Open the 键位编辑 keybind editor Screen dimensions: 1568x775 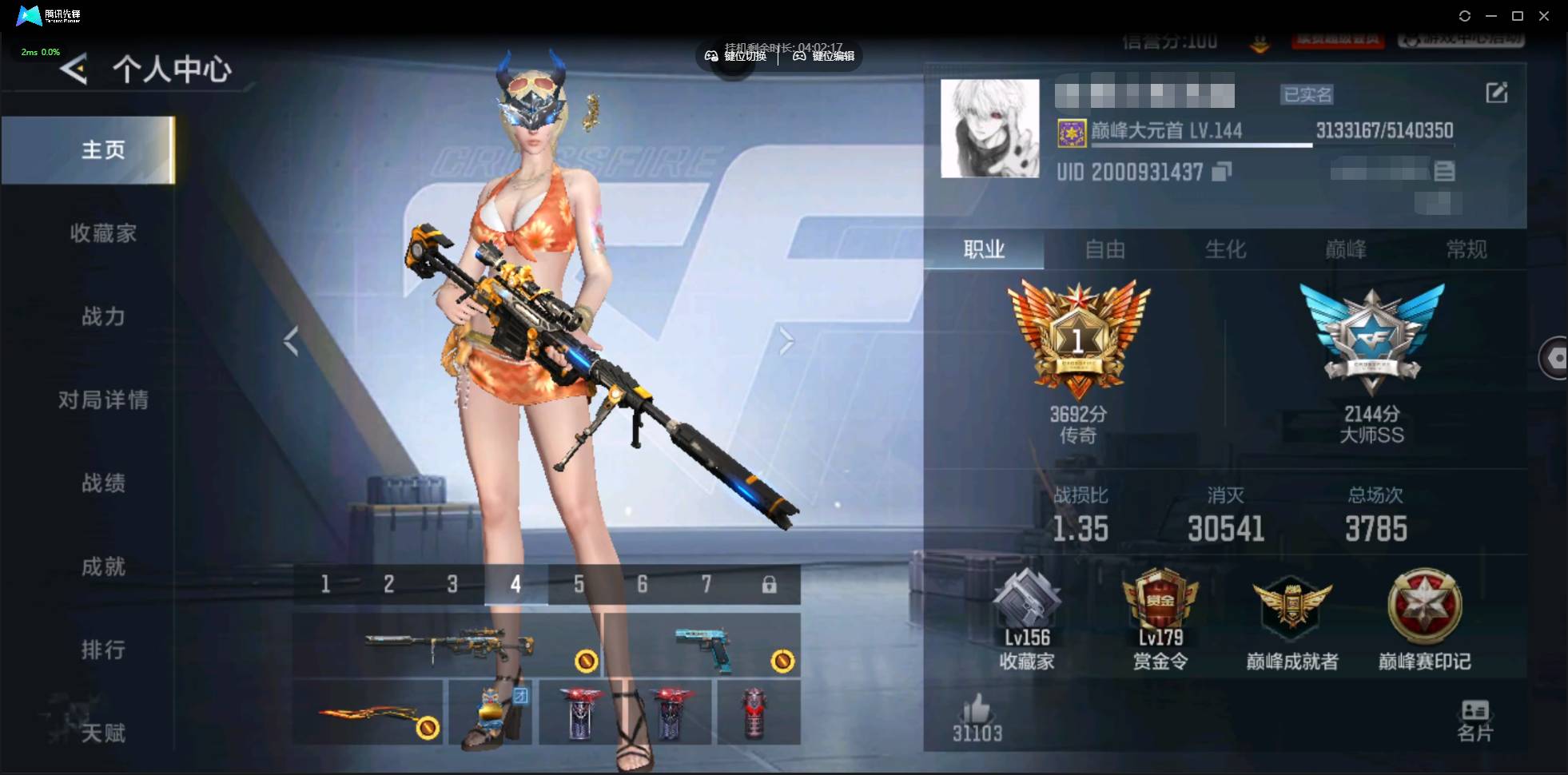pos(825,56)
